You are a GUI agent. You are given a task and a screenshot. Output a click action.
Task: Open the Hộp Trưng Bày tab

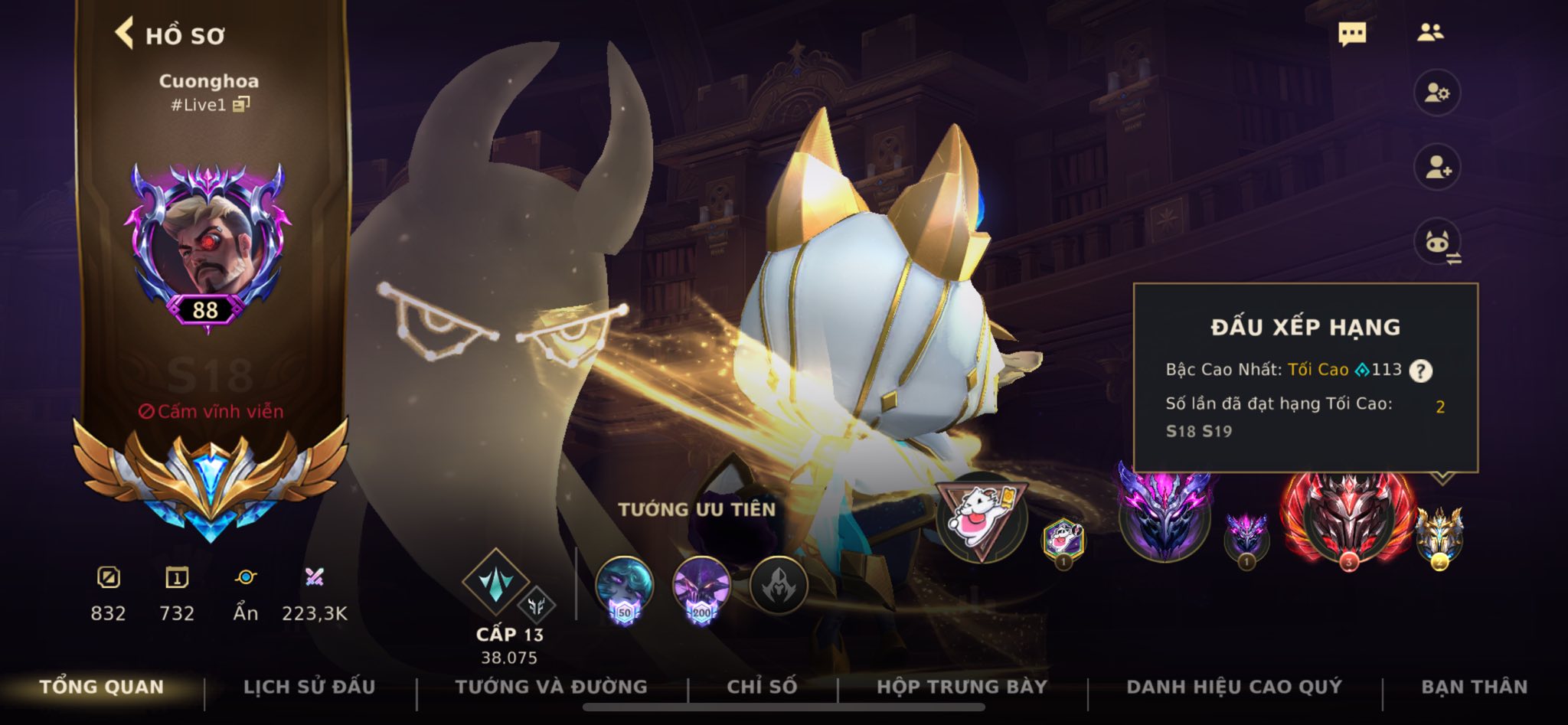(962, 687)
